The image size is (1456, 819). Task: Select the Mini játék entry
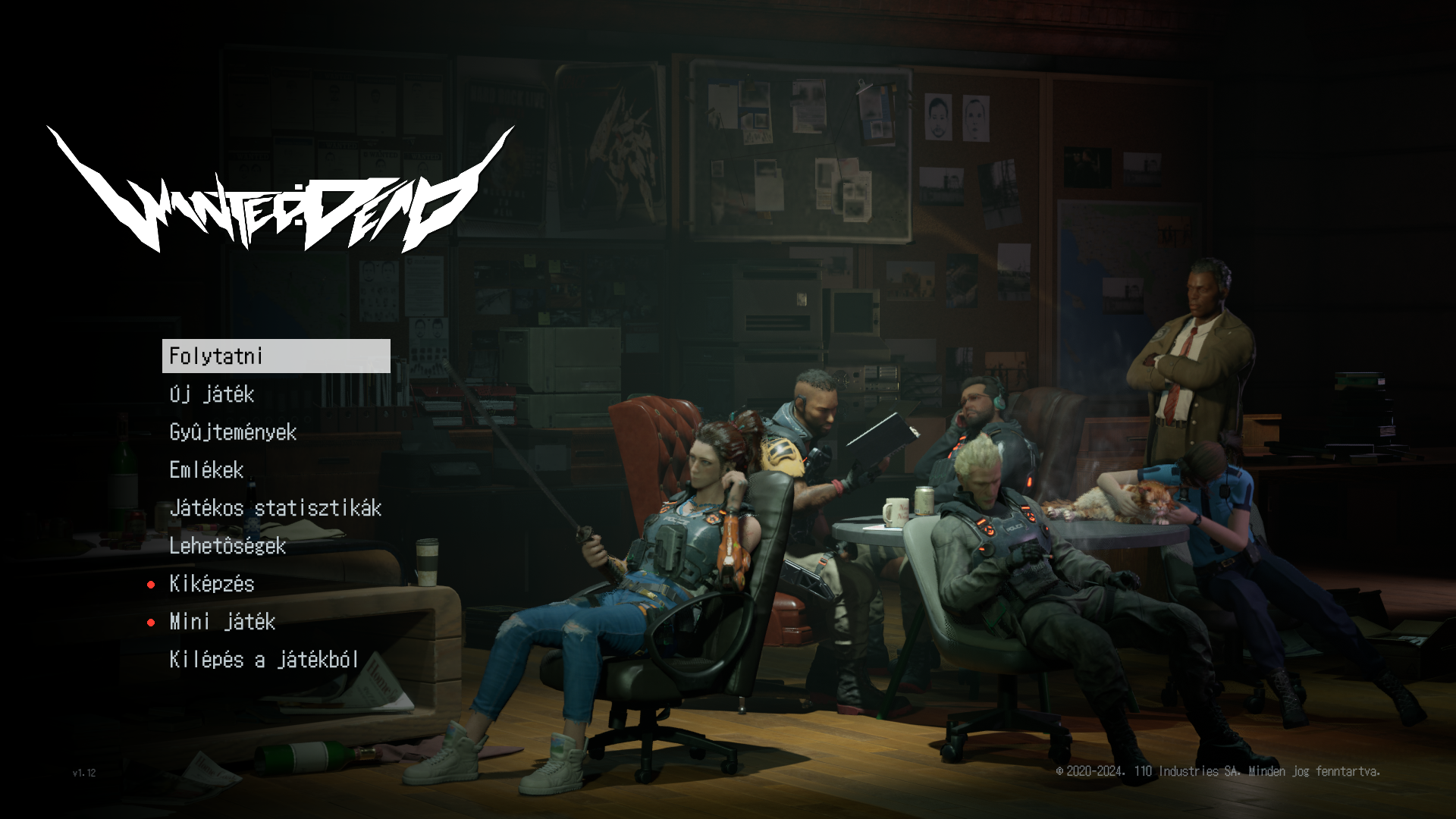coord(222,622)
